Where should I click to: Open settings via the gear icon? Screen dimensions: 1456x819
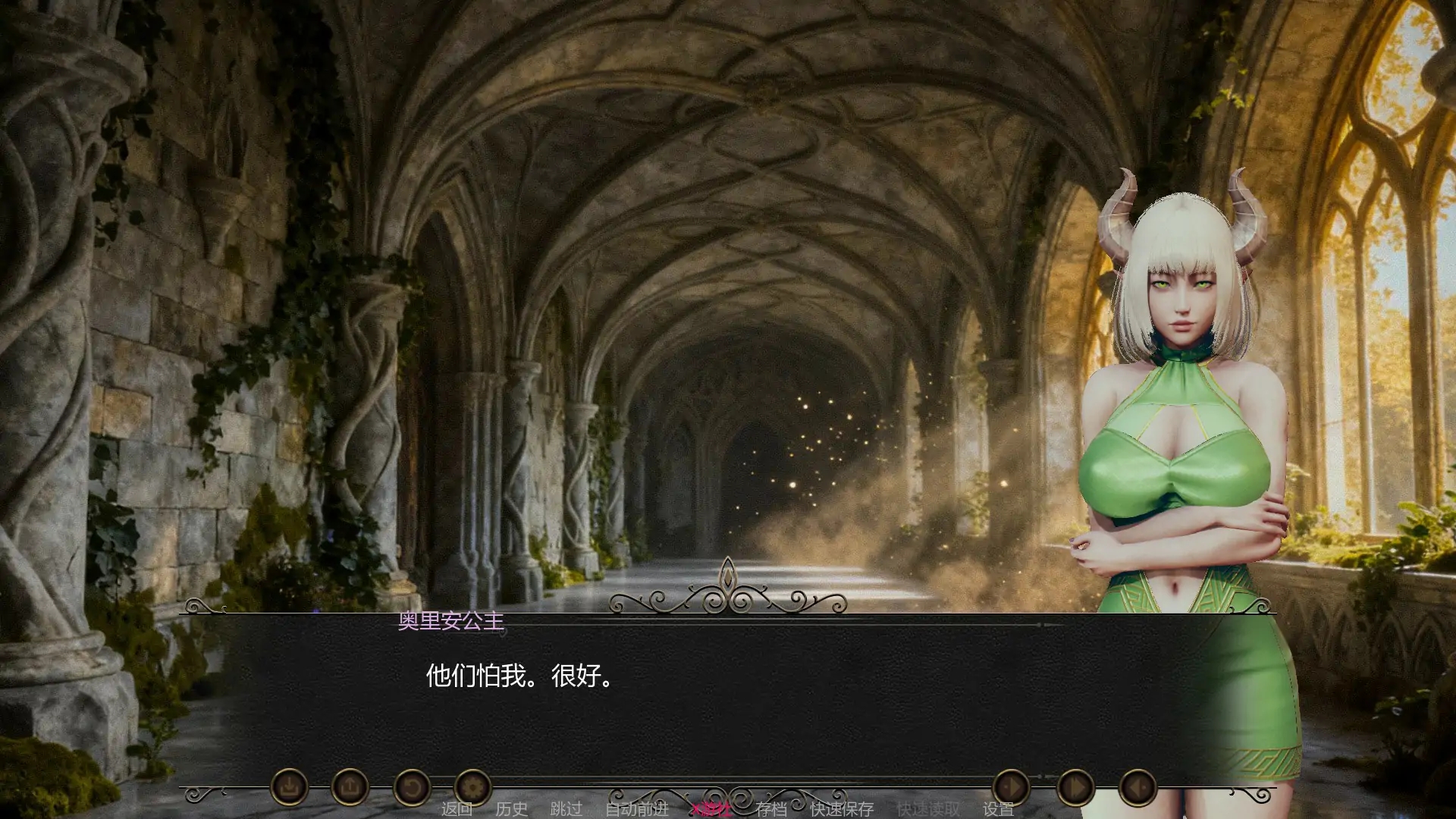tap(472, 787)
